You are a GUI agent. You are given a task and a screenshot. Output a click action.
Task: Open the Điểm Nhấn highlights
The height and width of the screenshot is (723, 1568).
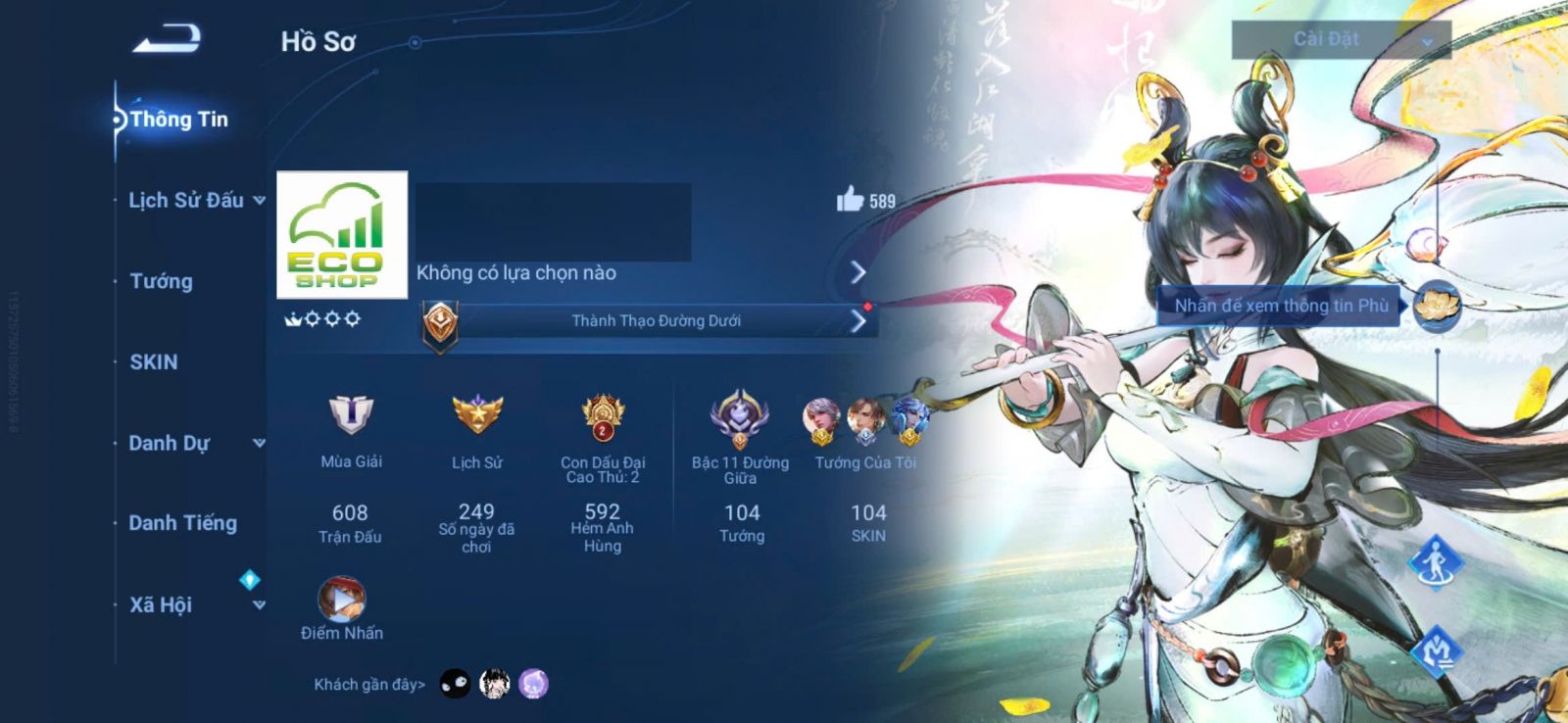point(341,601)
